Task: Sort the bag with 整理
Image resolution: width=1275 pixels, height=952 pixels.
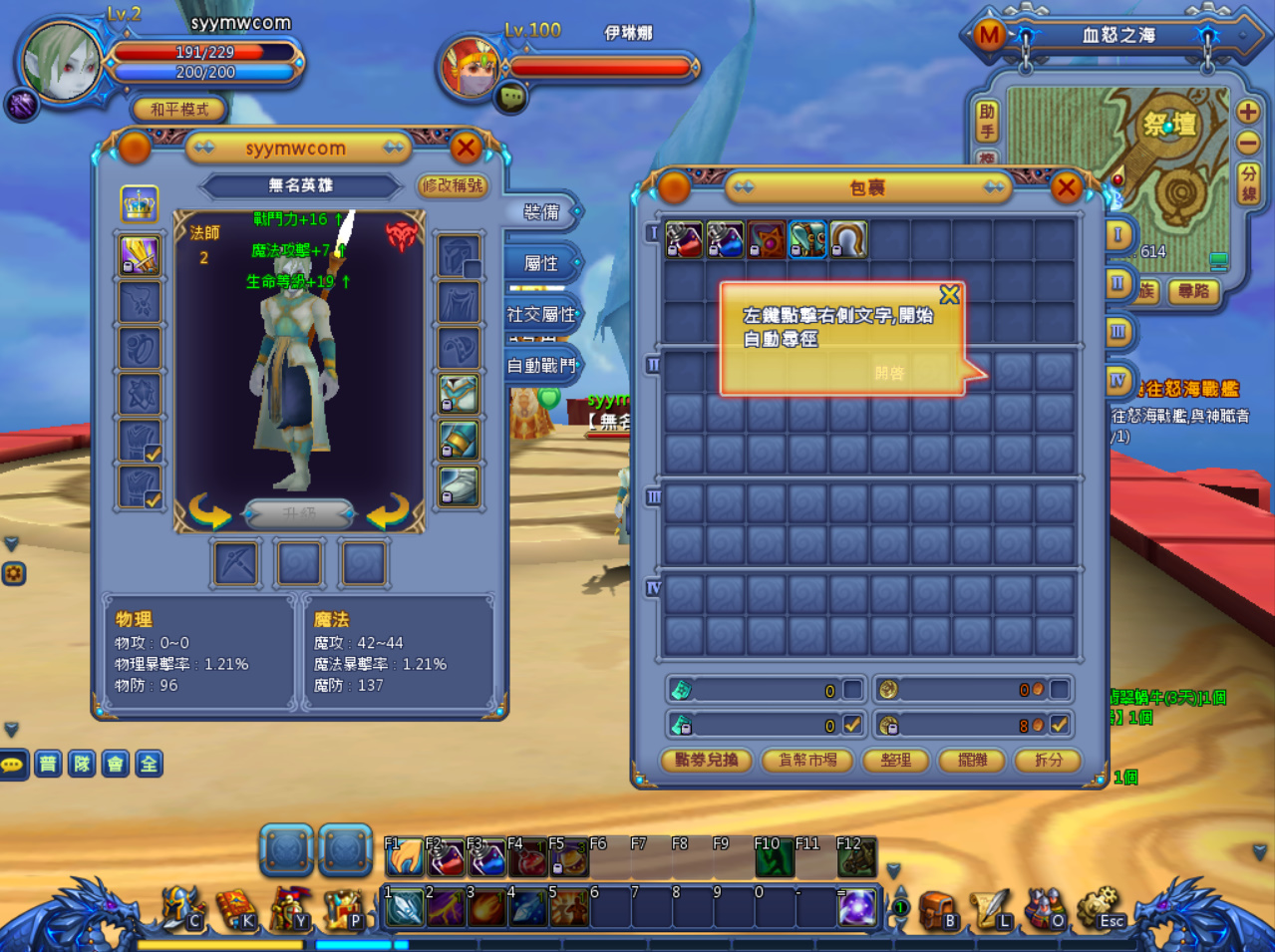Action: point(895,760)
